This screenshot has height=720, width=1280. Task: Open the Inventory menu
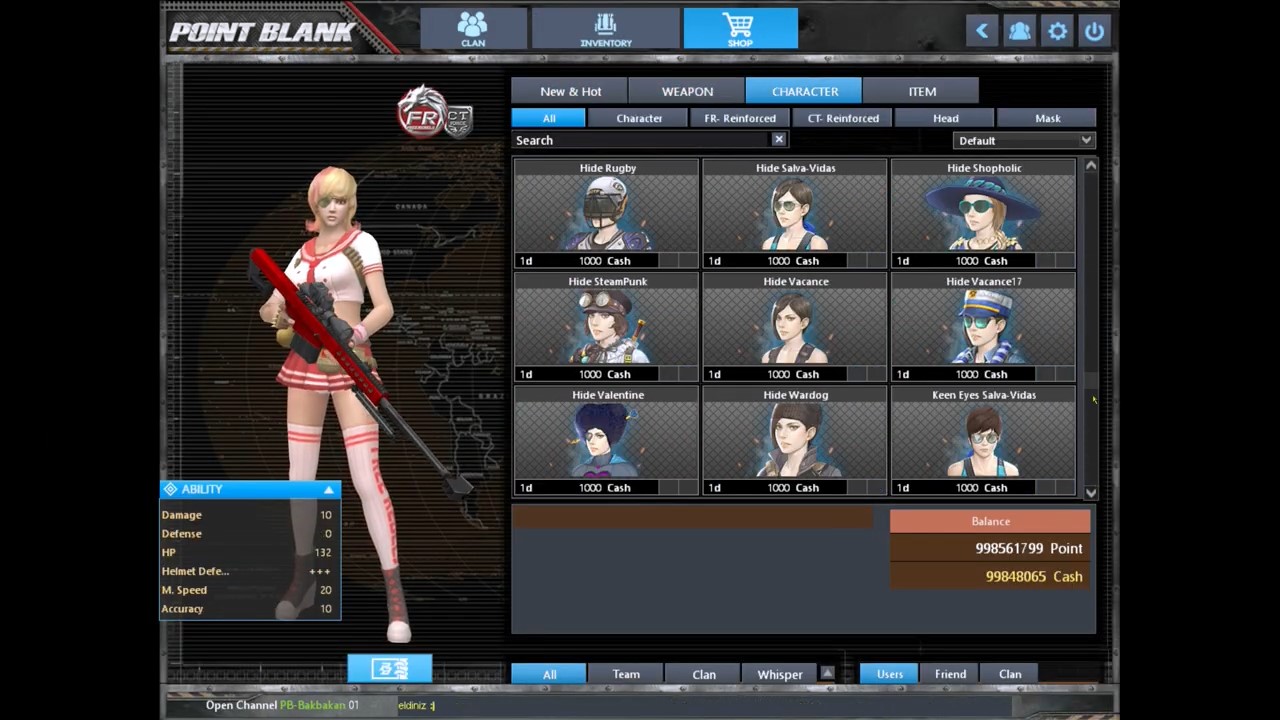click(606, 28)
